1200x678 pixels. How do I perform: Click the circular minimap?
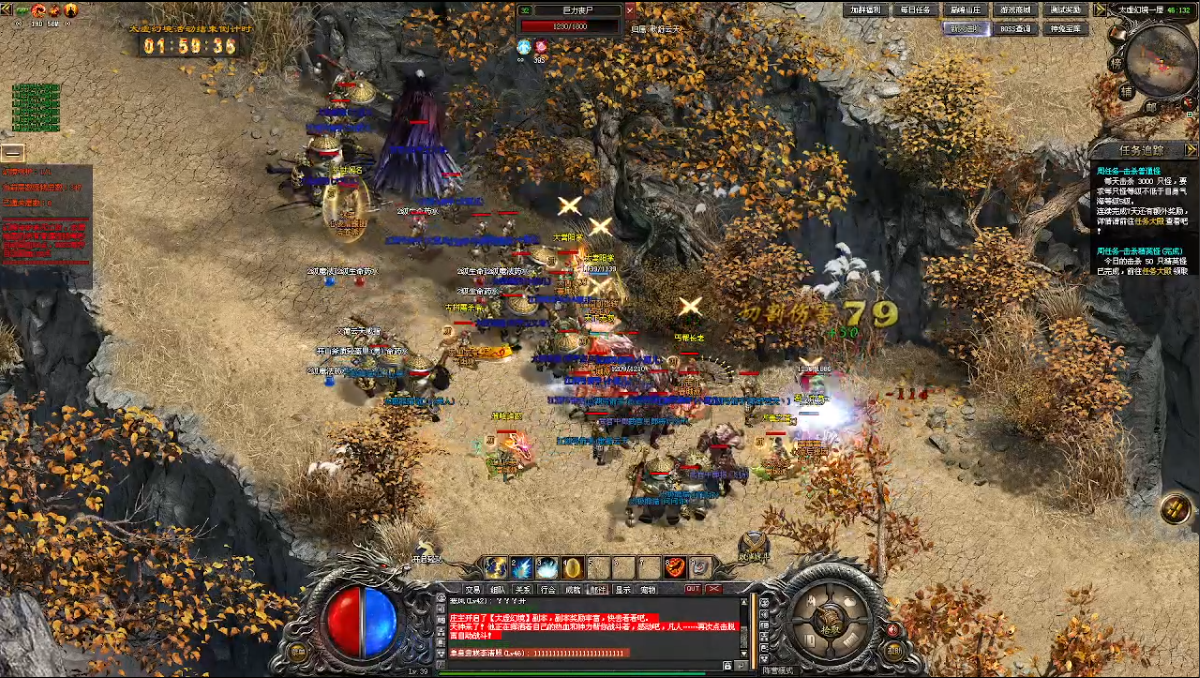pyautogui.click(x=1160, y=60)
